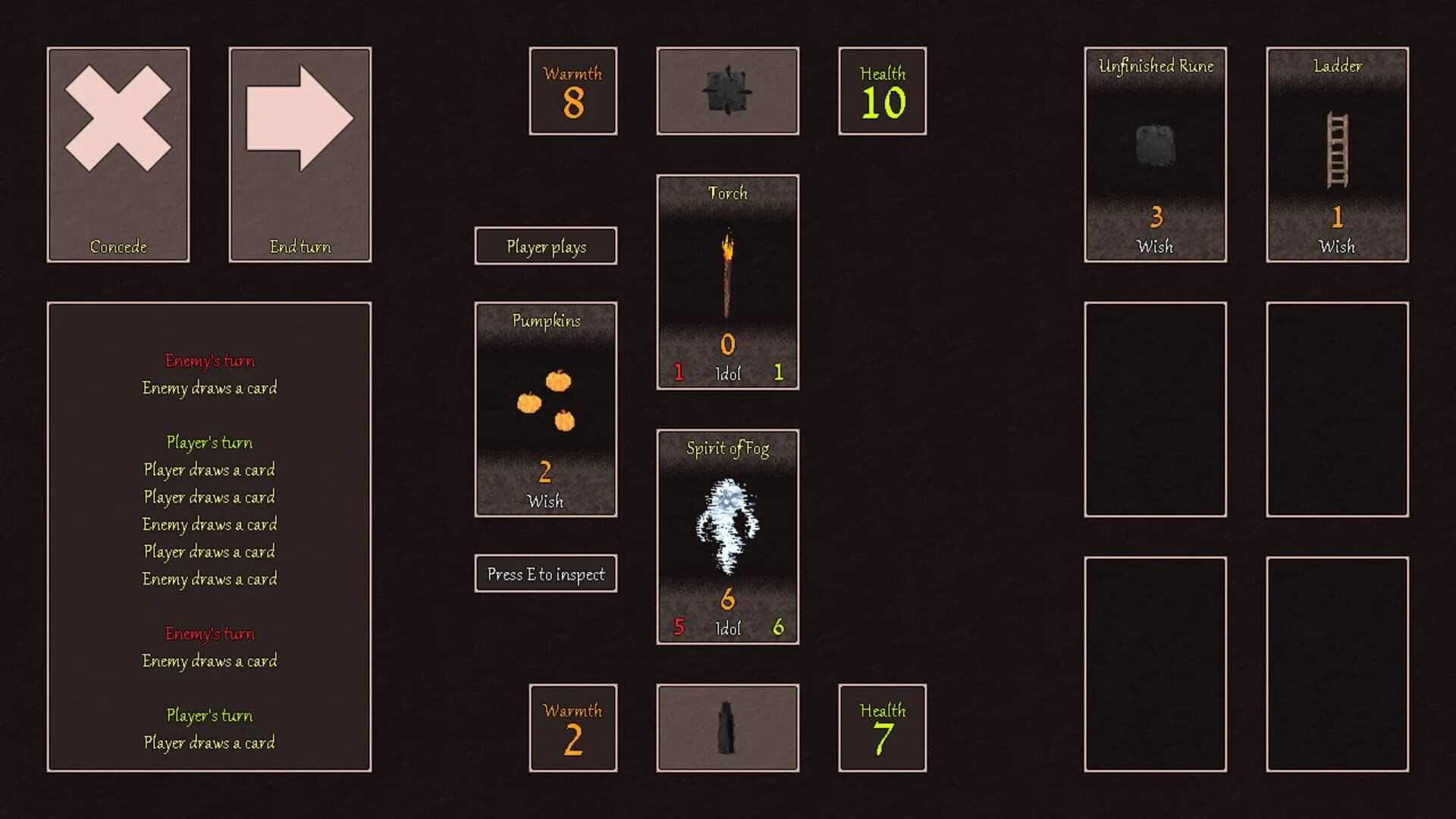Viewport: 1456px width, 819px height.
Task: Select the Pumpkins card in hand
Action: pos(545,409)
